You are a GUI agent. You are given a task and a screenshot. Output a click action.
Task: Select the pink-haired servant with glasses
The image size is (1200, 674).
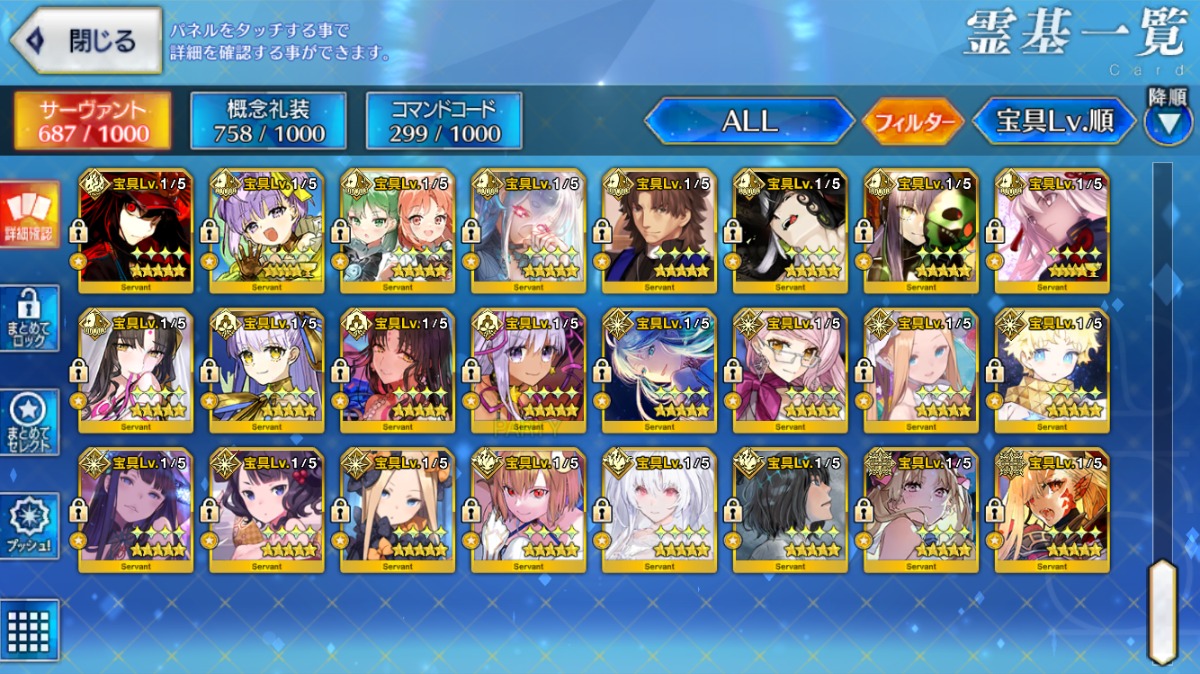click(x=790, y=369)
